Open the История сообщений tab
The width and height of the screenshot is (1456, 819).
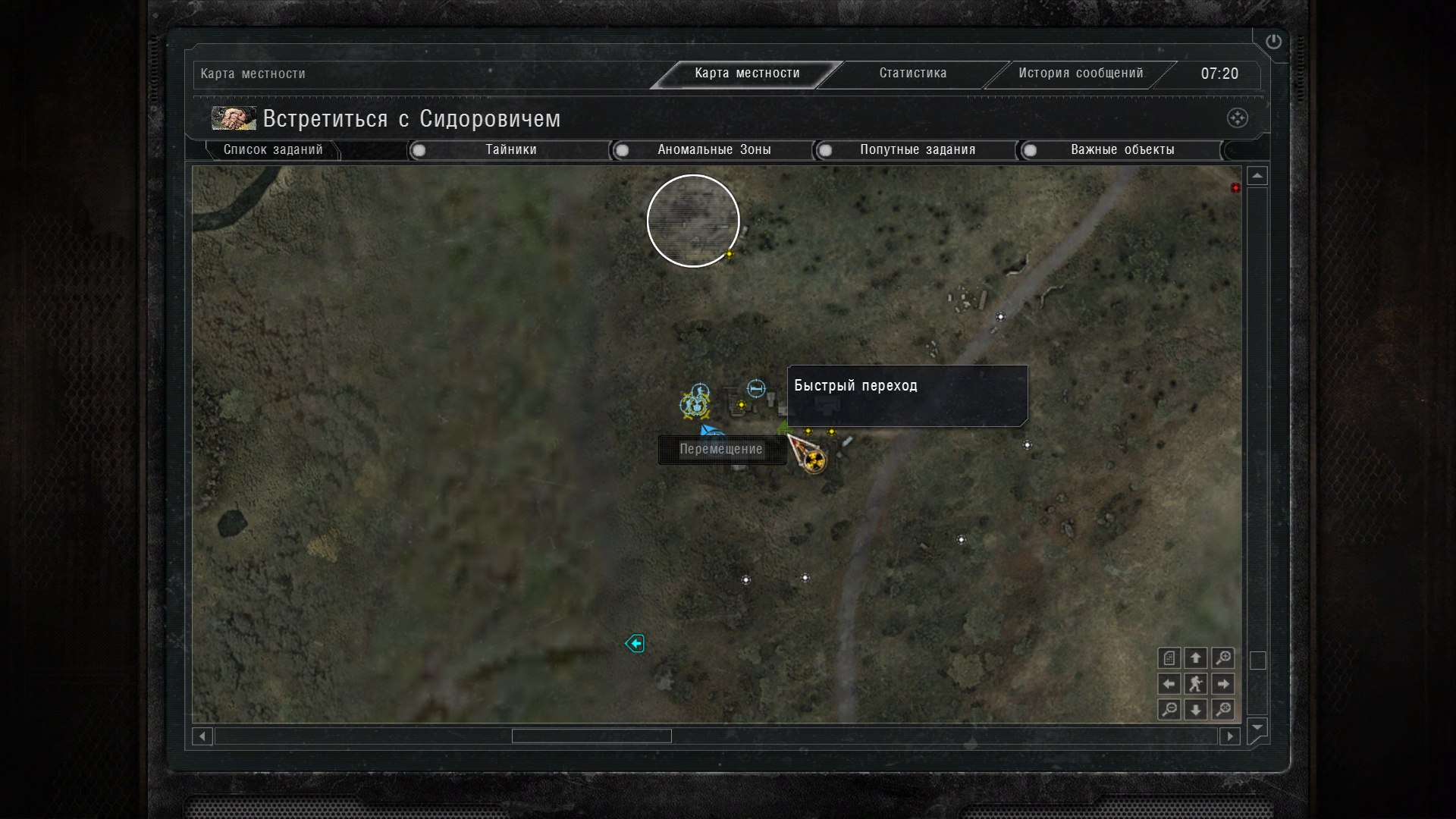pos(1080,74)
